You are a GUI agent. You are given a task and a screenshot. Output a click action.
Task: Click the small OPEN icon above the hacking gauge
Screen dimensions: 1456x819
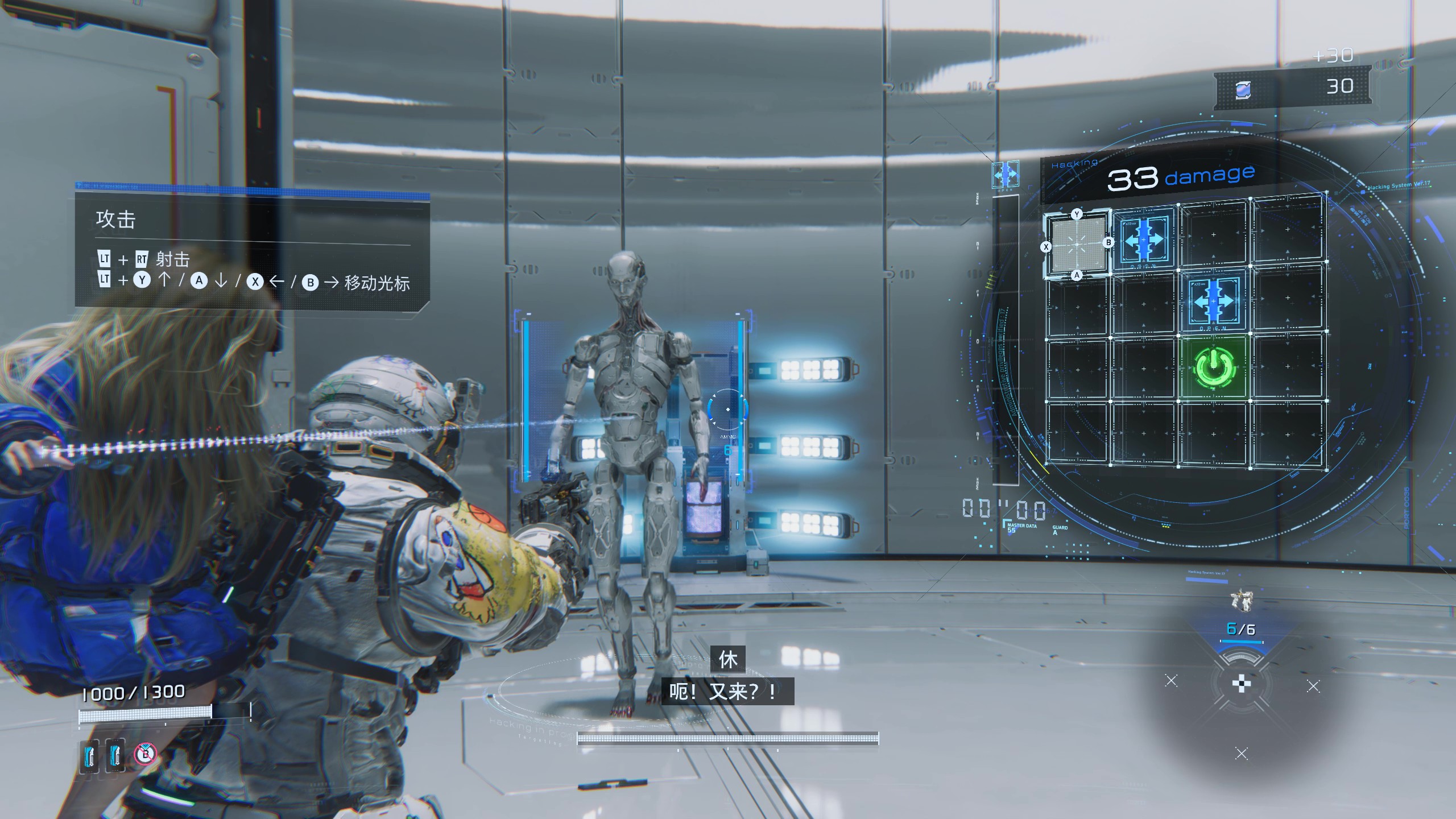coord(1005,175)
